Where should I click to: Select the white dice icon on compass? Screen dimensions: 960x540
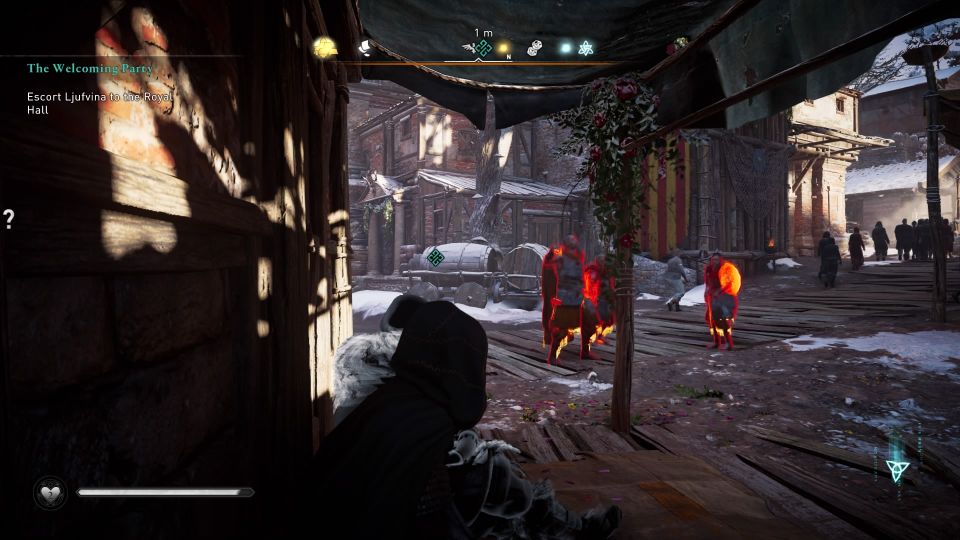535,47
